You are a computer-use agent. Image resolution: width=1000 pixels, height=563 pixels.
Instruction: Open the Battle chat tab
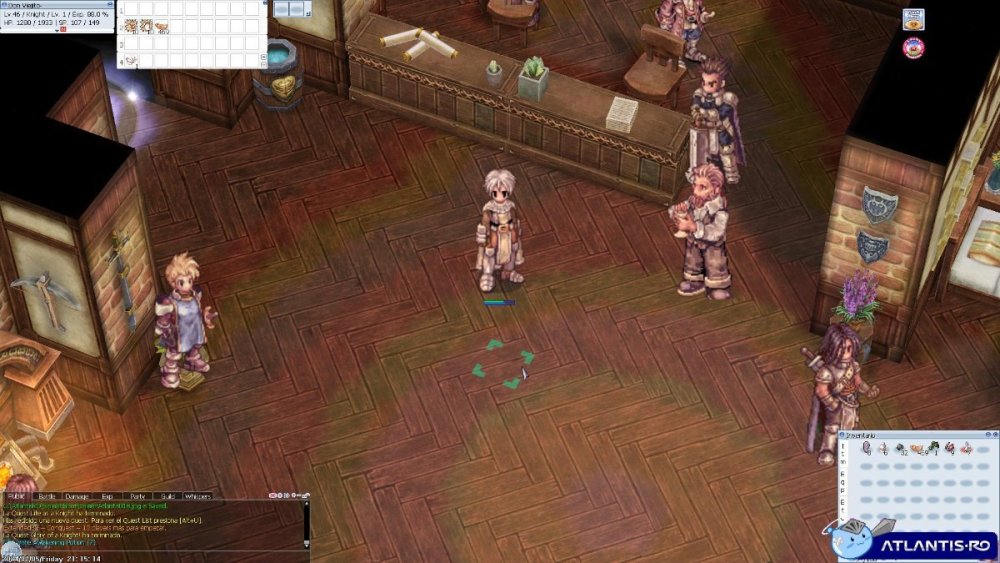pyautogui.click(x=47, y=496)
